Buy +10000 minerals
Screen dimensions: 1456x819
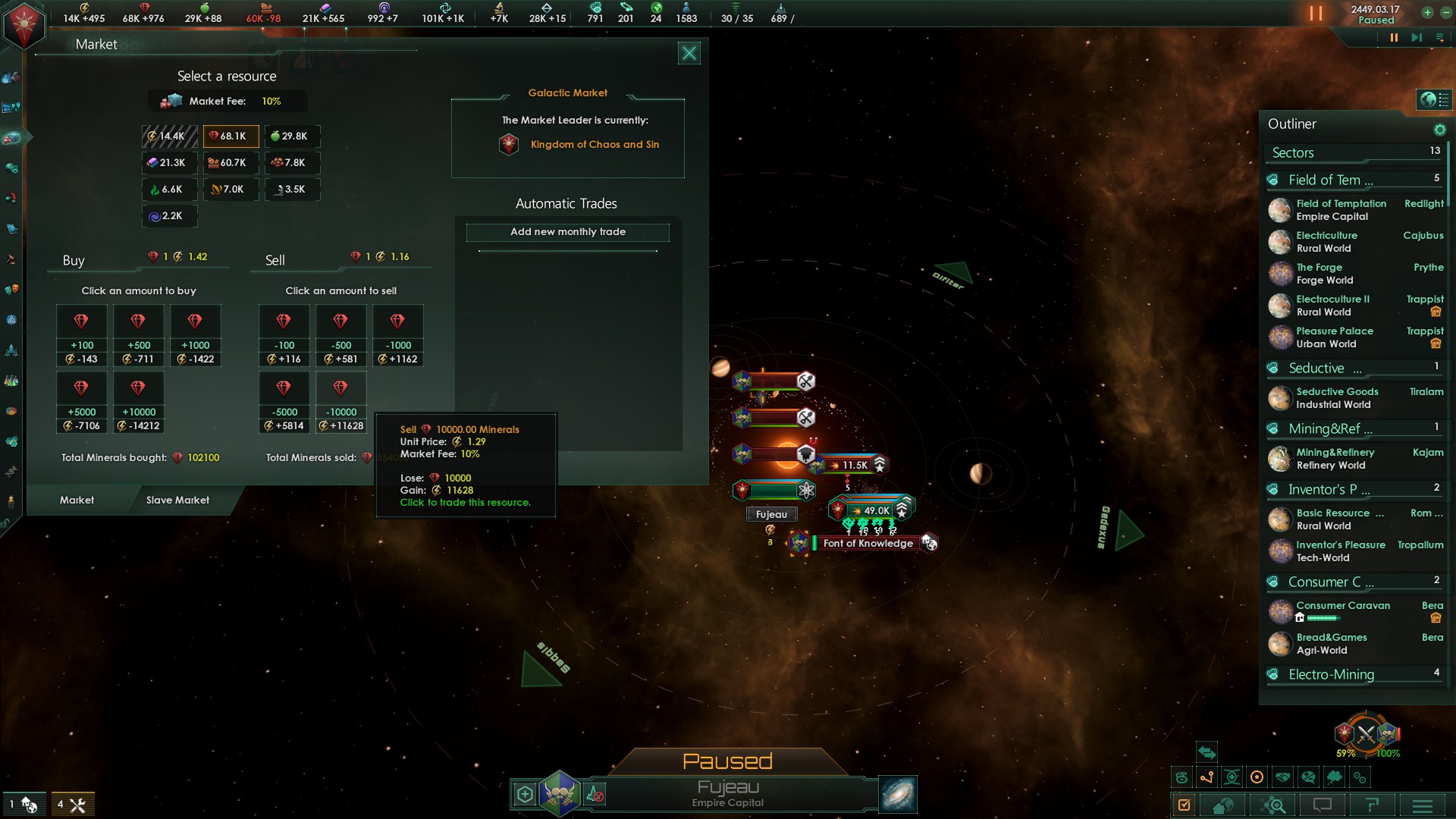tap(138, 403)
